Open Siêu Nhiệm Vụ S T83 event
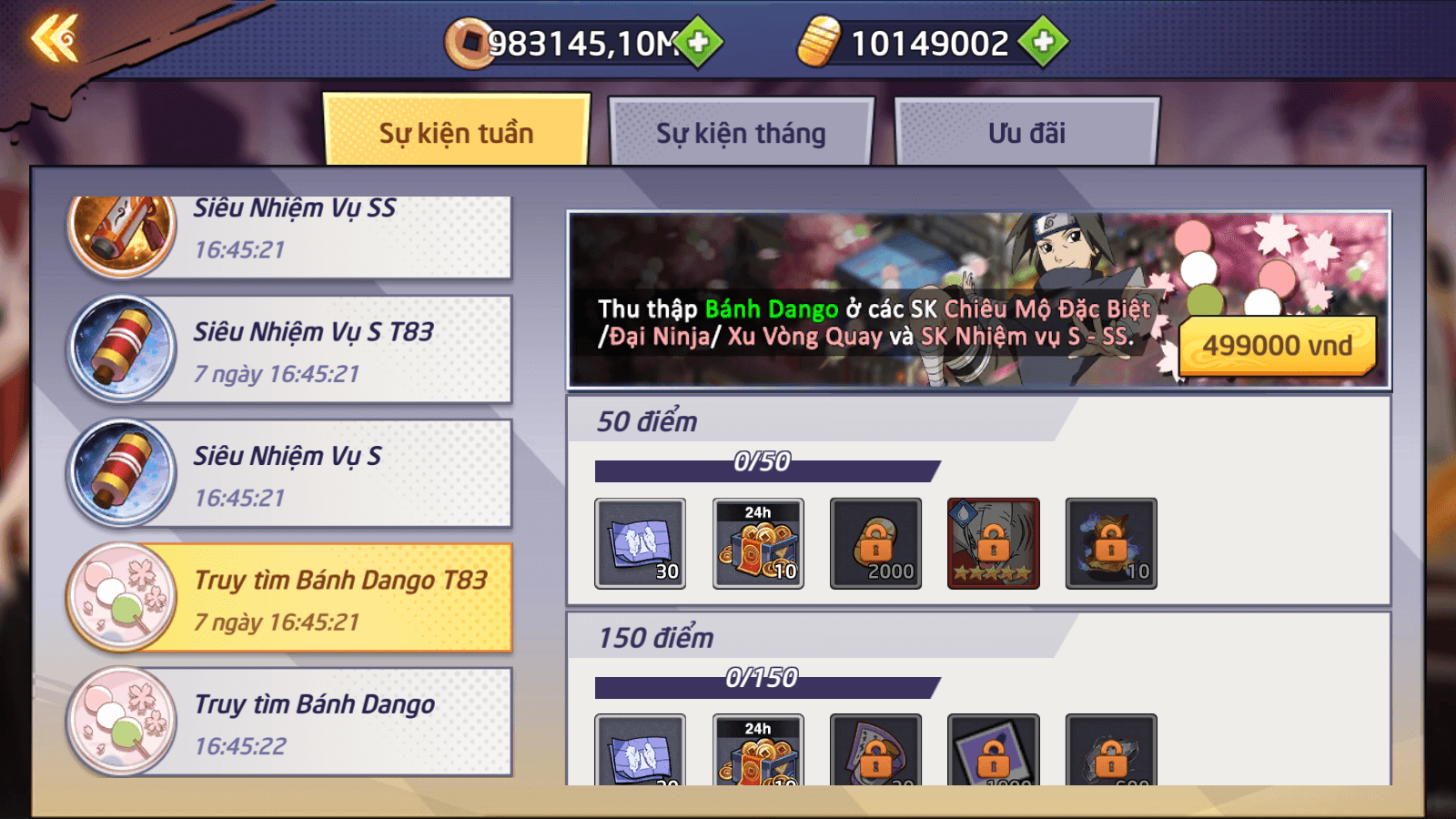Viewport: 1456px width, 819px height. tap(291, 350)
